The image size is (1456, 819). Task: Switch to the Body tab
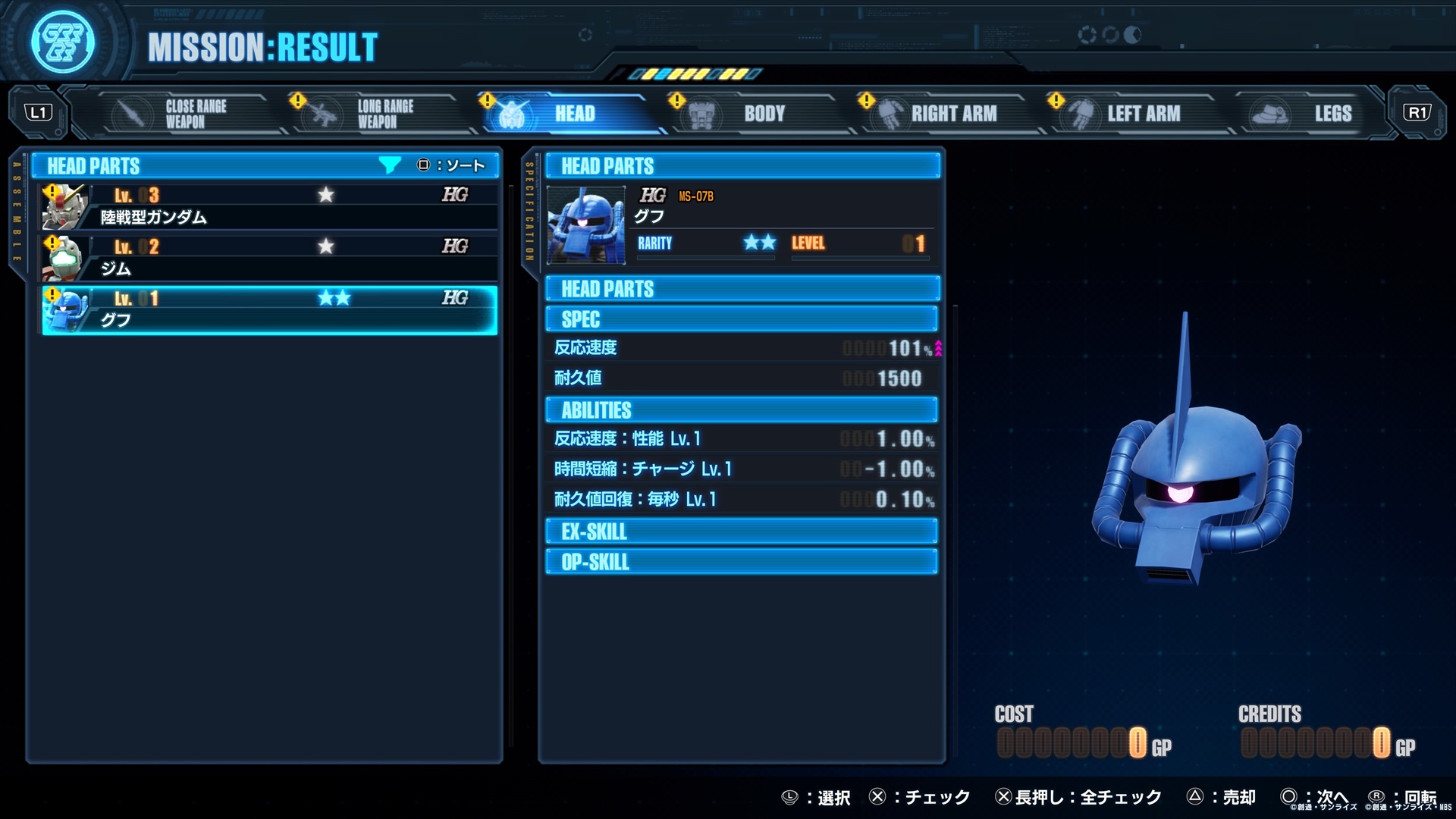coord(755,114)
